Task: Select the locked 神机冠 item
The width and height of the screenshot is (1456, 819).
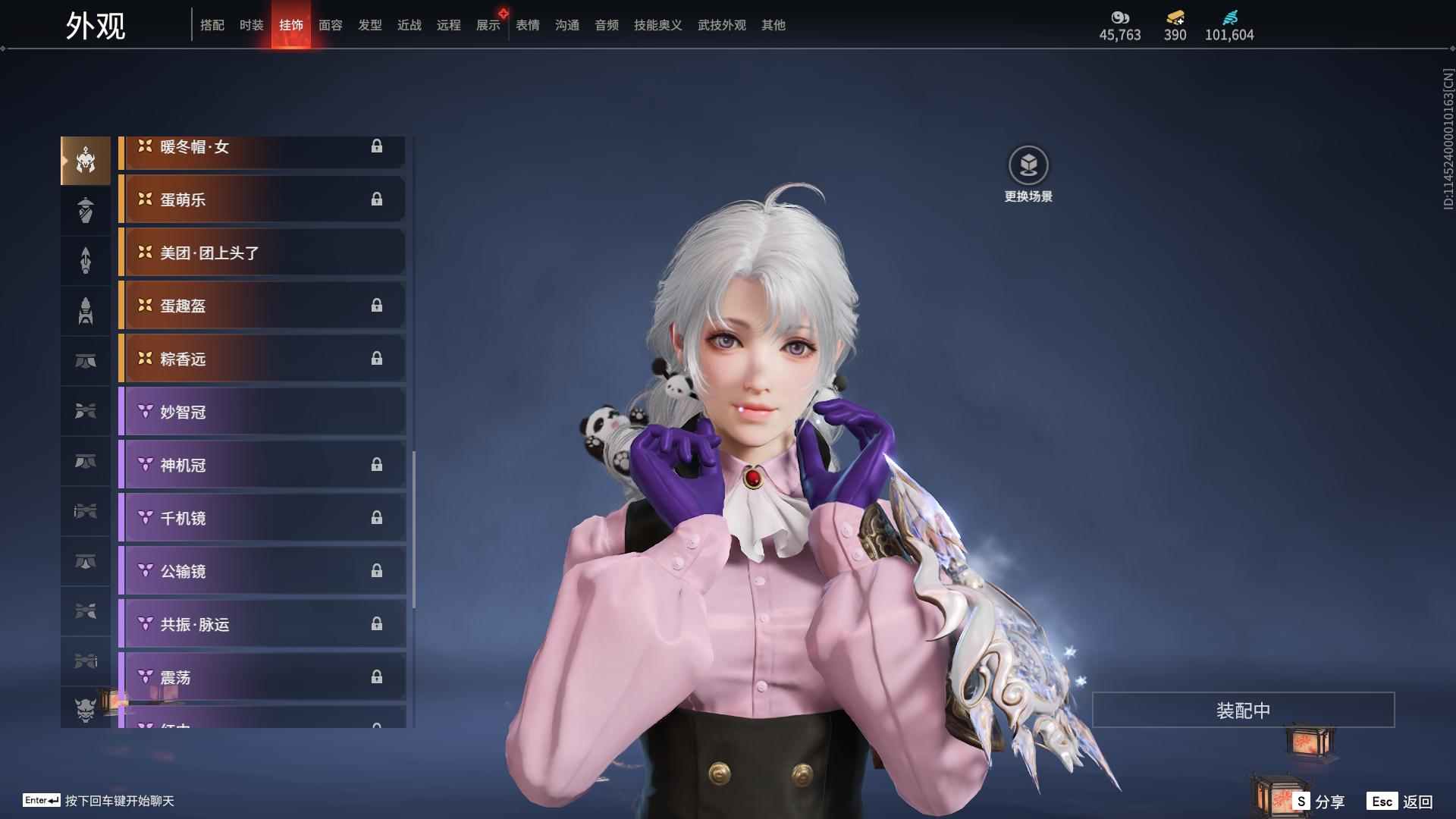Action: 262,465
